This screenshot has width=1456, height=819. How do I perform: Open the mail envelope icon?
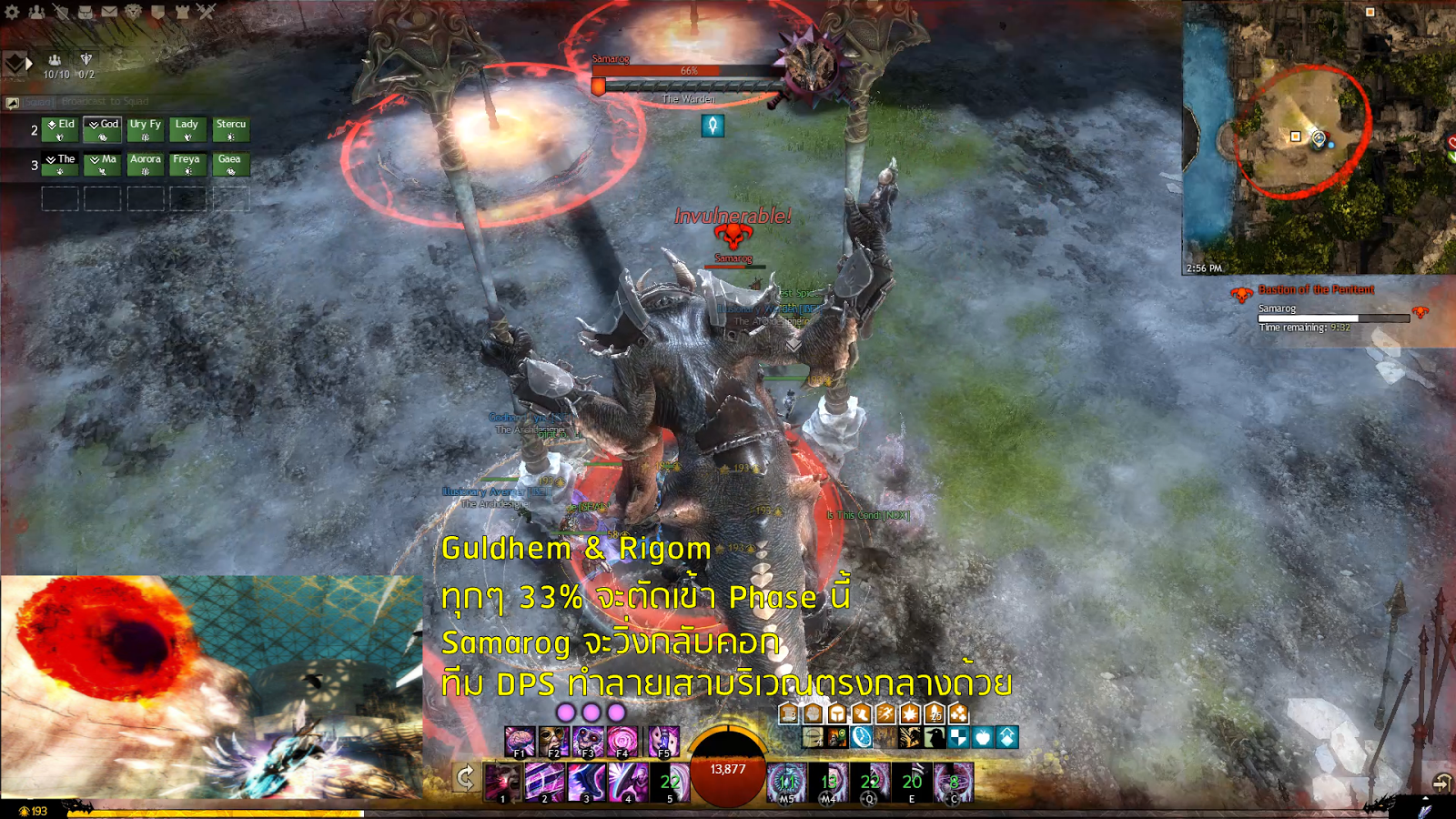109,13
